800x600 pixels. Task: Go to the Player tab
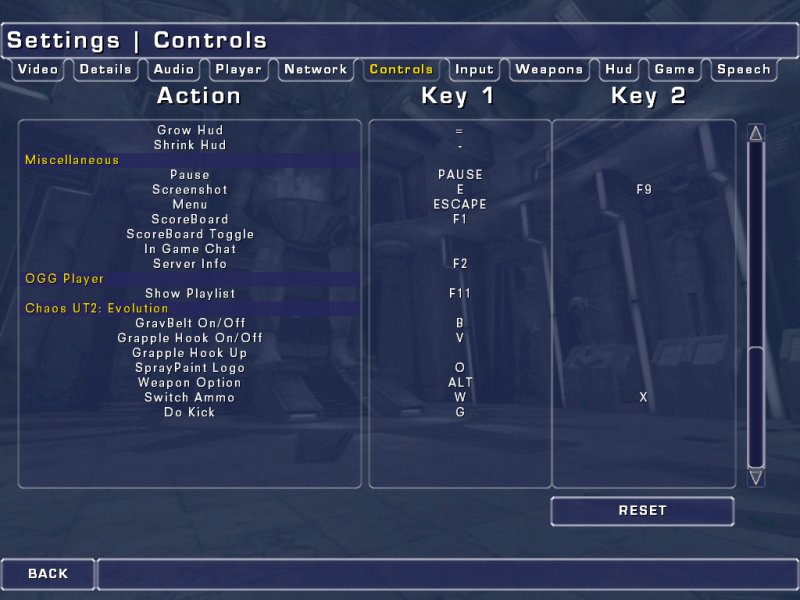[x=238, y=70]
